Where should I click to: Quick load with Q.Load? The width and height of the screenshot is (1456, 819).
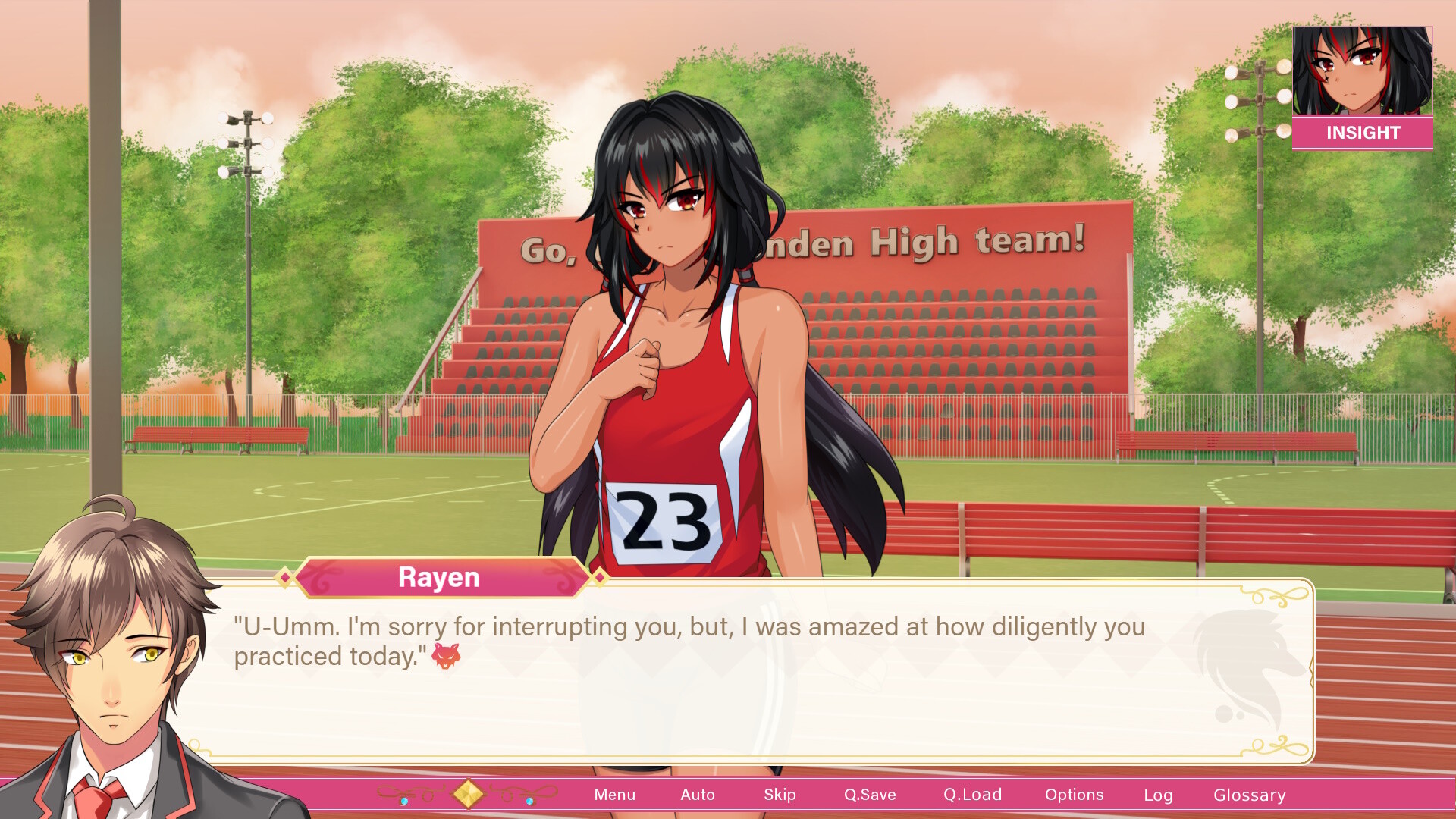[972, 795]
